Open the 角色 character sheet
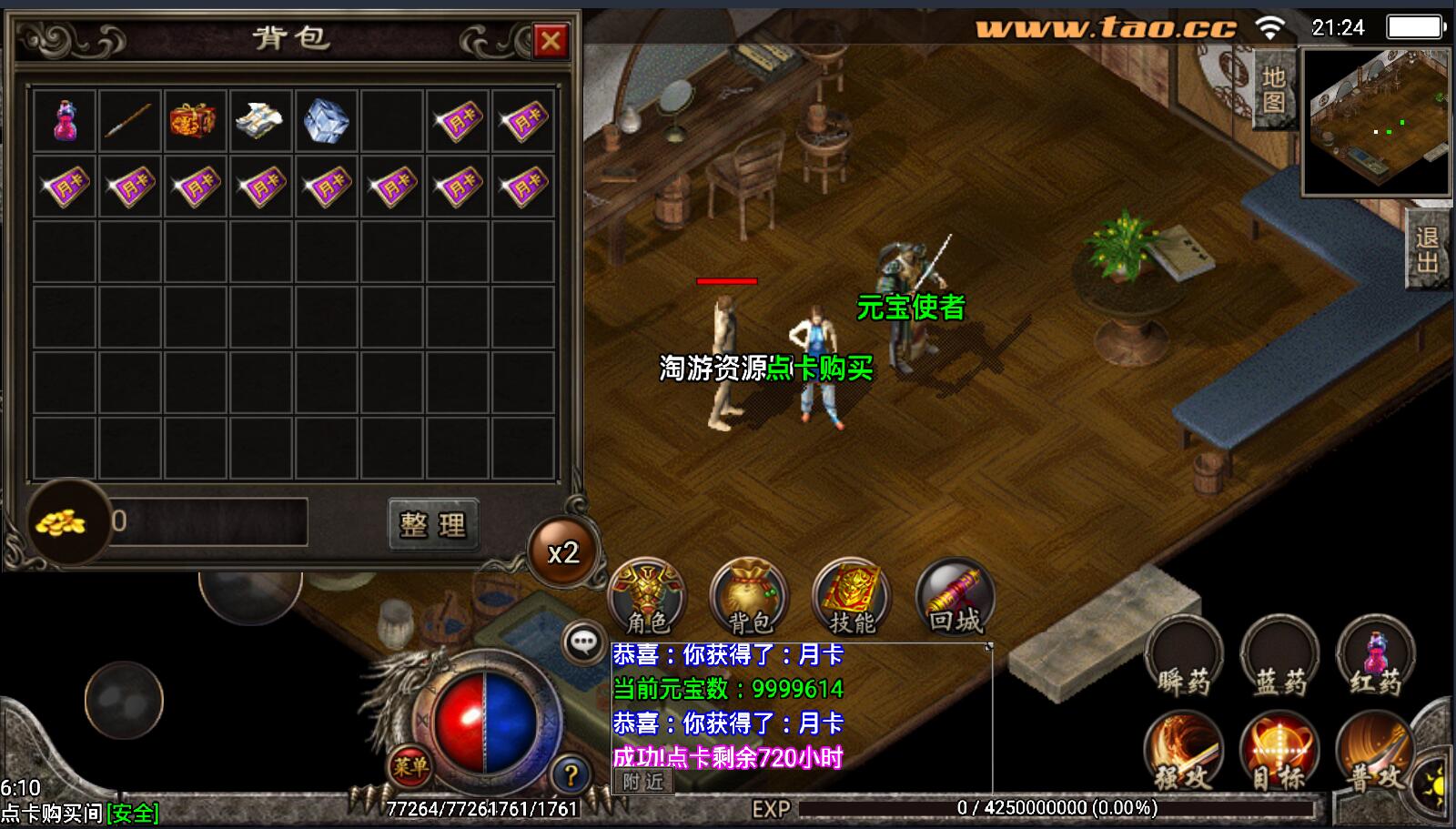 647,596
